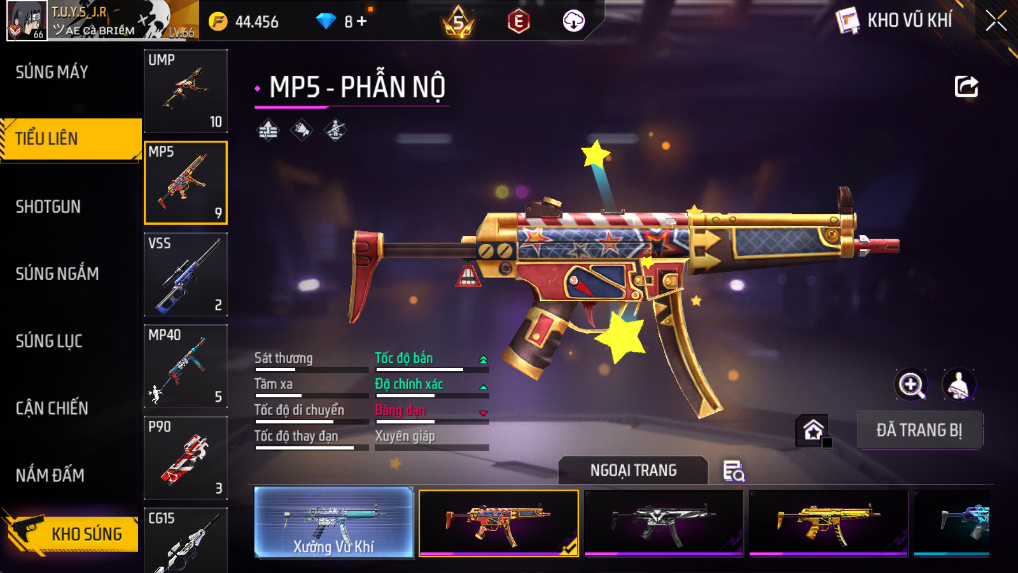Select the MP40 weapon tile
This screenshot has width=1018, height=573.
coord(186,366)
